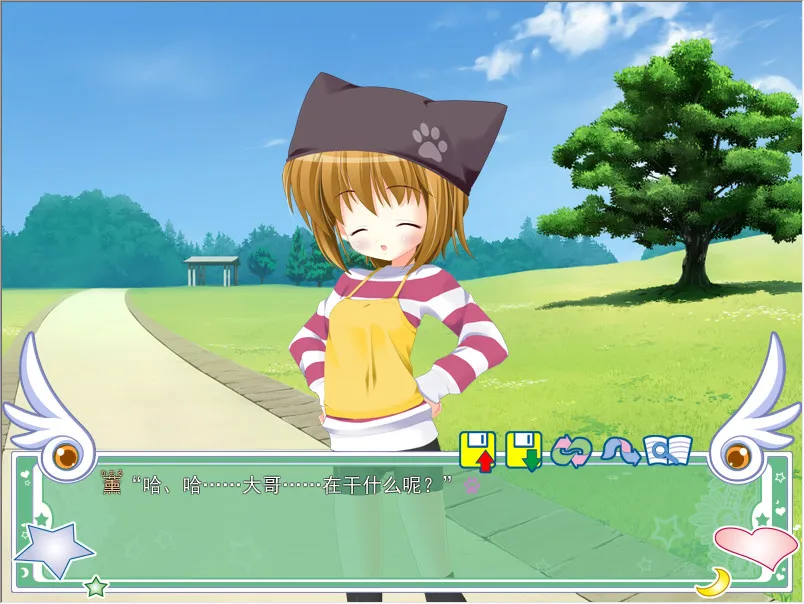
Task: Click the floppy disk icon with green arrow
Action: [x=523, y=450]
